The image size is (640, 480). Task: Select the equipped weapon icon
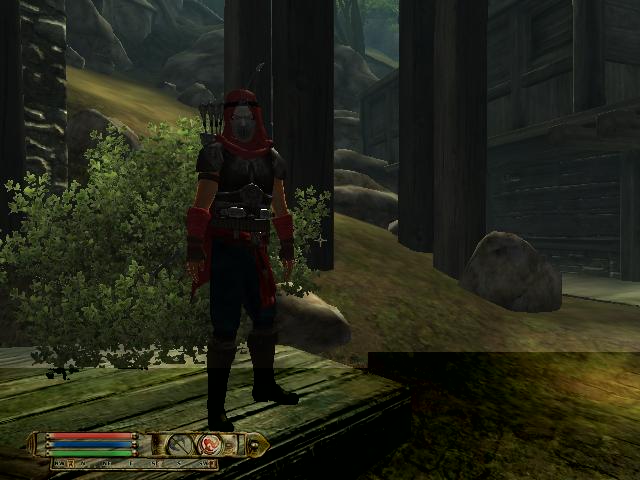[181, 444]
